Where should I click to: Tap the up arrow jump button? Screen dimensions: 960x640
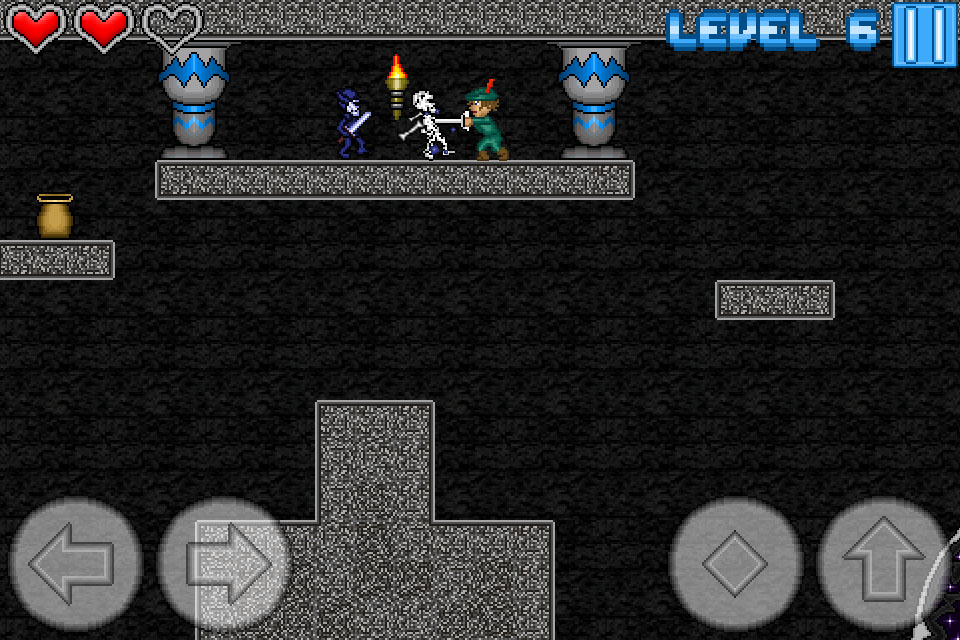[x=882, y=564]
